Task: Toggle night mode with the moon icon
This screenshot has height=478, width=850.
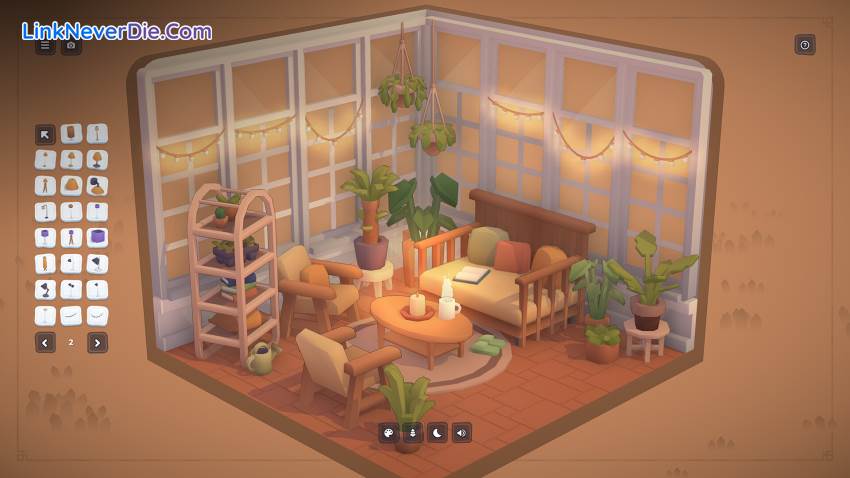Action: click(x=437, y=433)
